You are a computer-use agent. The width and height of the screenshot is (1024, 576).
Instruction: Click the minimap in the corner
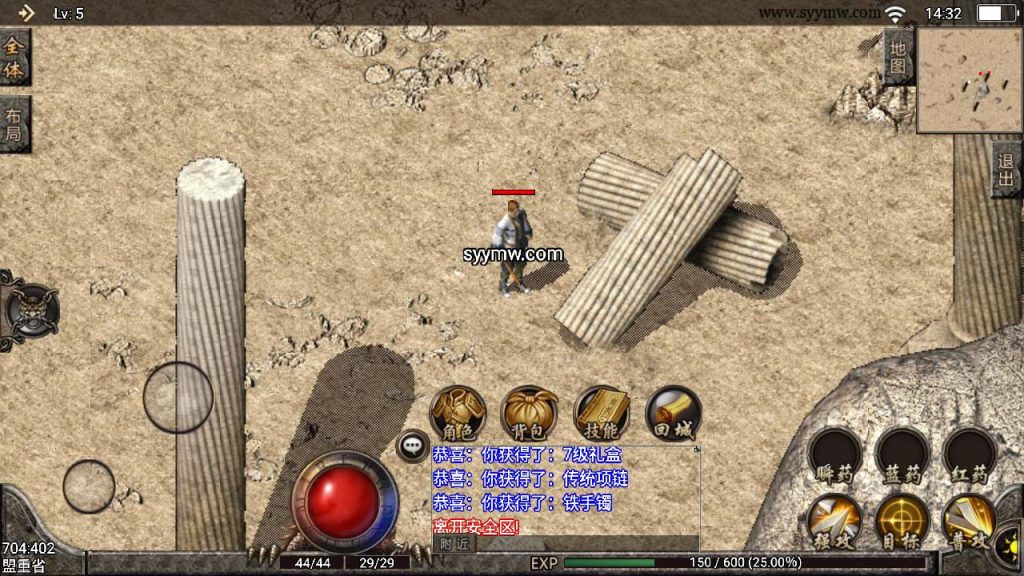[x=969, y=80]
